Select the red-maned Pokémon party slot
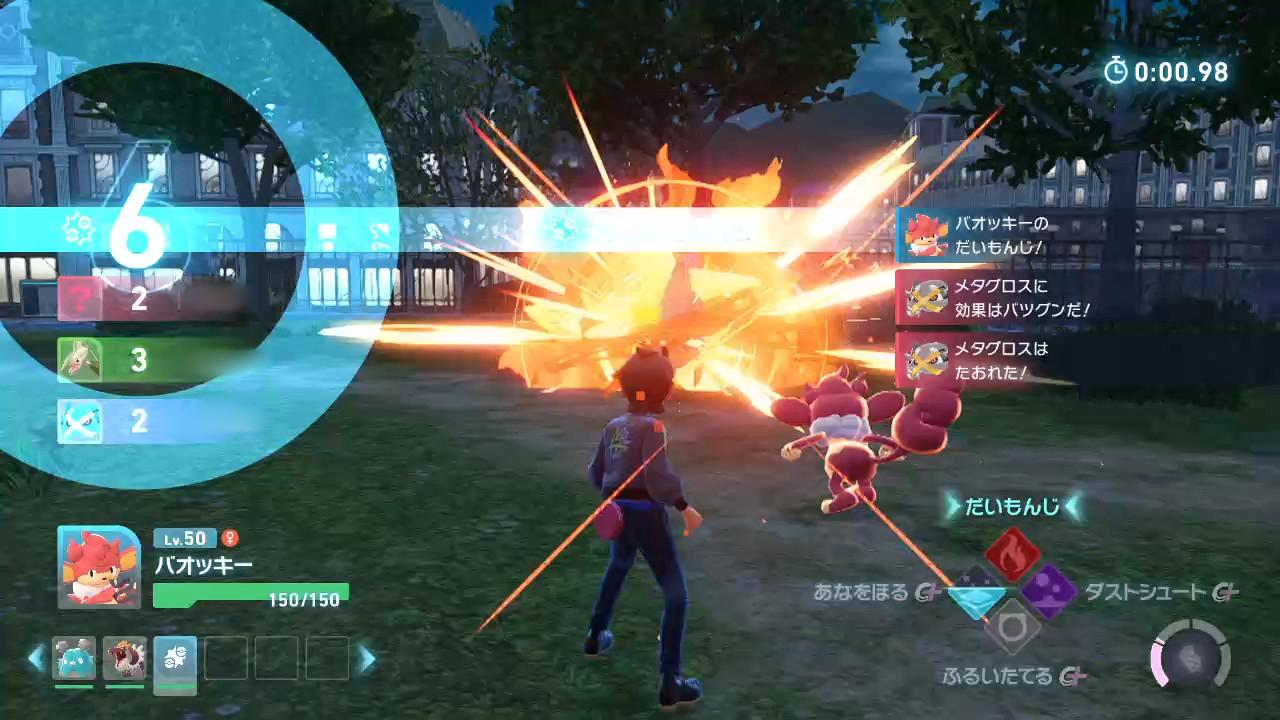Screen dimensions: 1280x720 point(125,658)
